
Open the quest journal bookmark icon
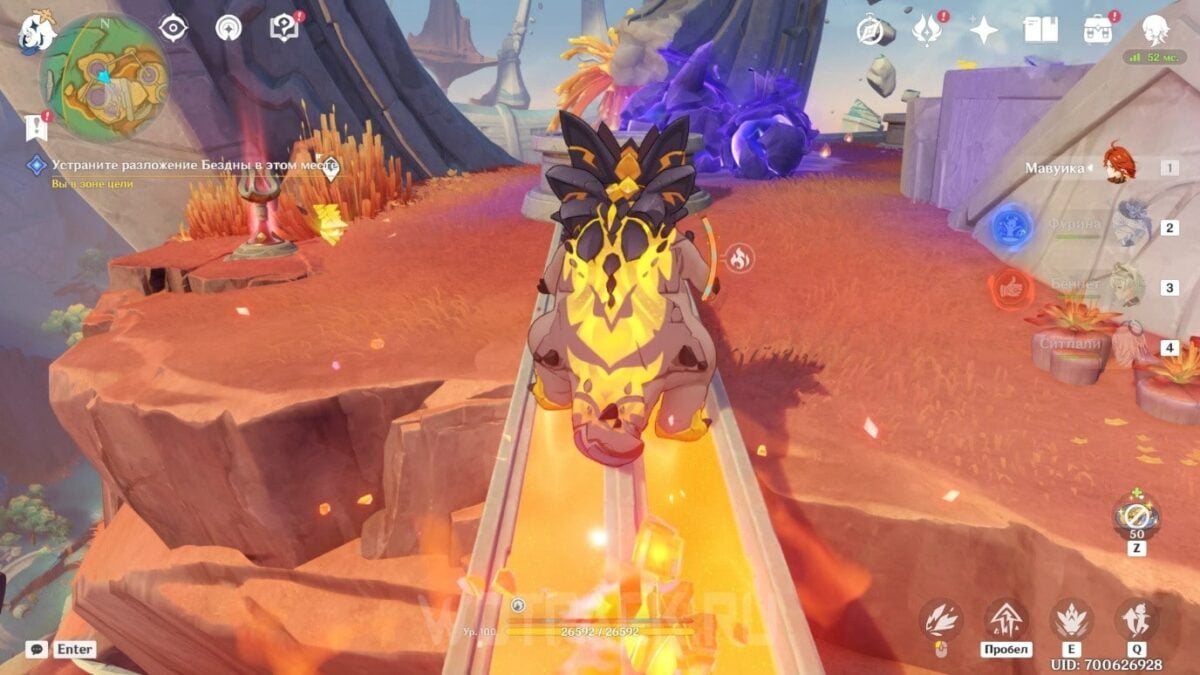pyautogui.click(x=37, y=127)
